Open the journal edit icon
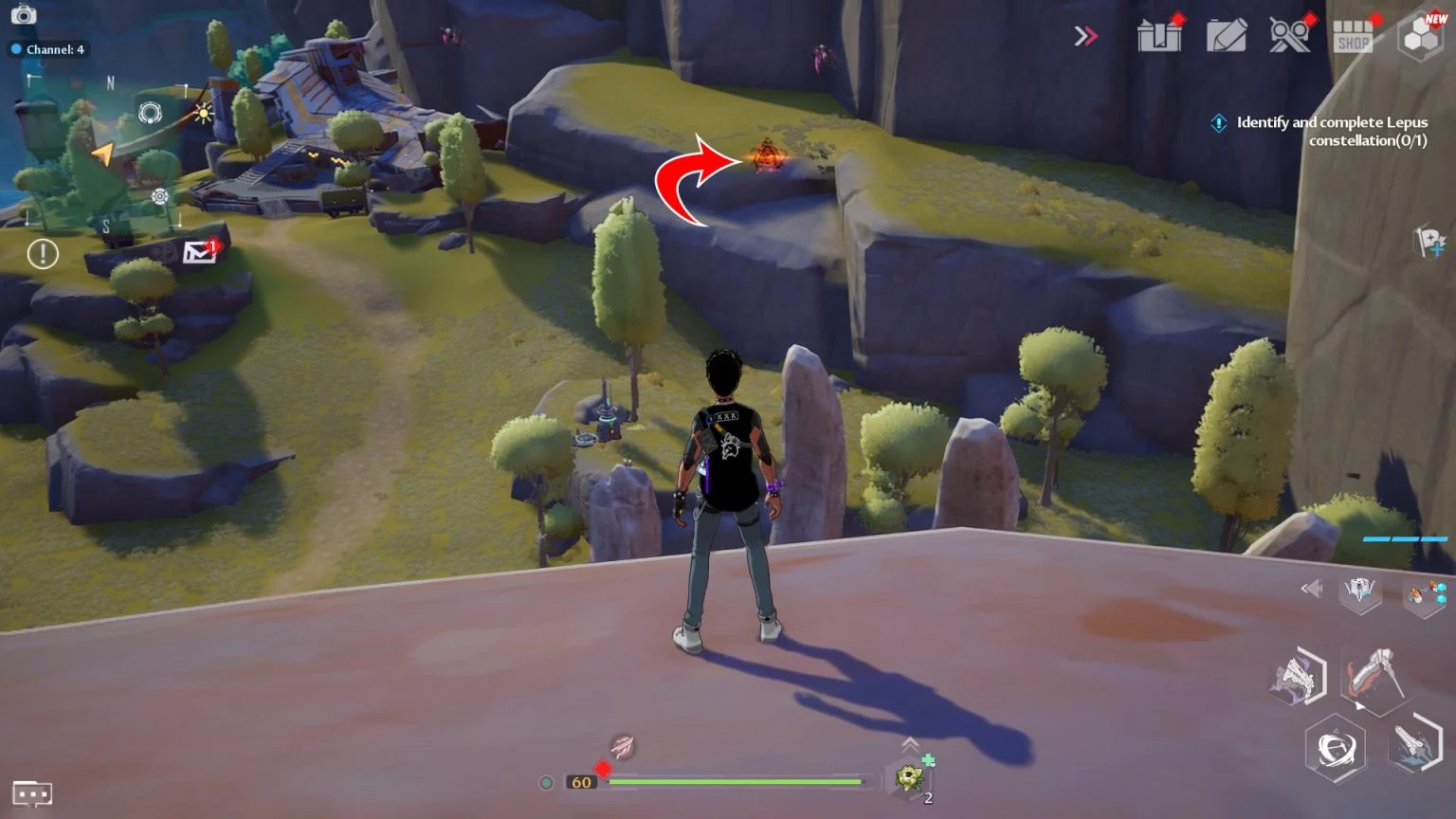Image resolution: width=1456 pixels, height=819 pixels. (x=1225, y=34)
